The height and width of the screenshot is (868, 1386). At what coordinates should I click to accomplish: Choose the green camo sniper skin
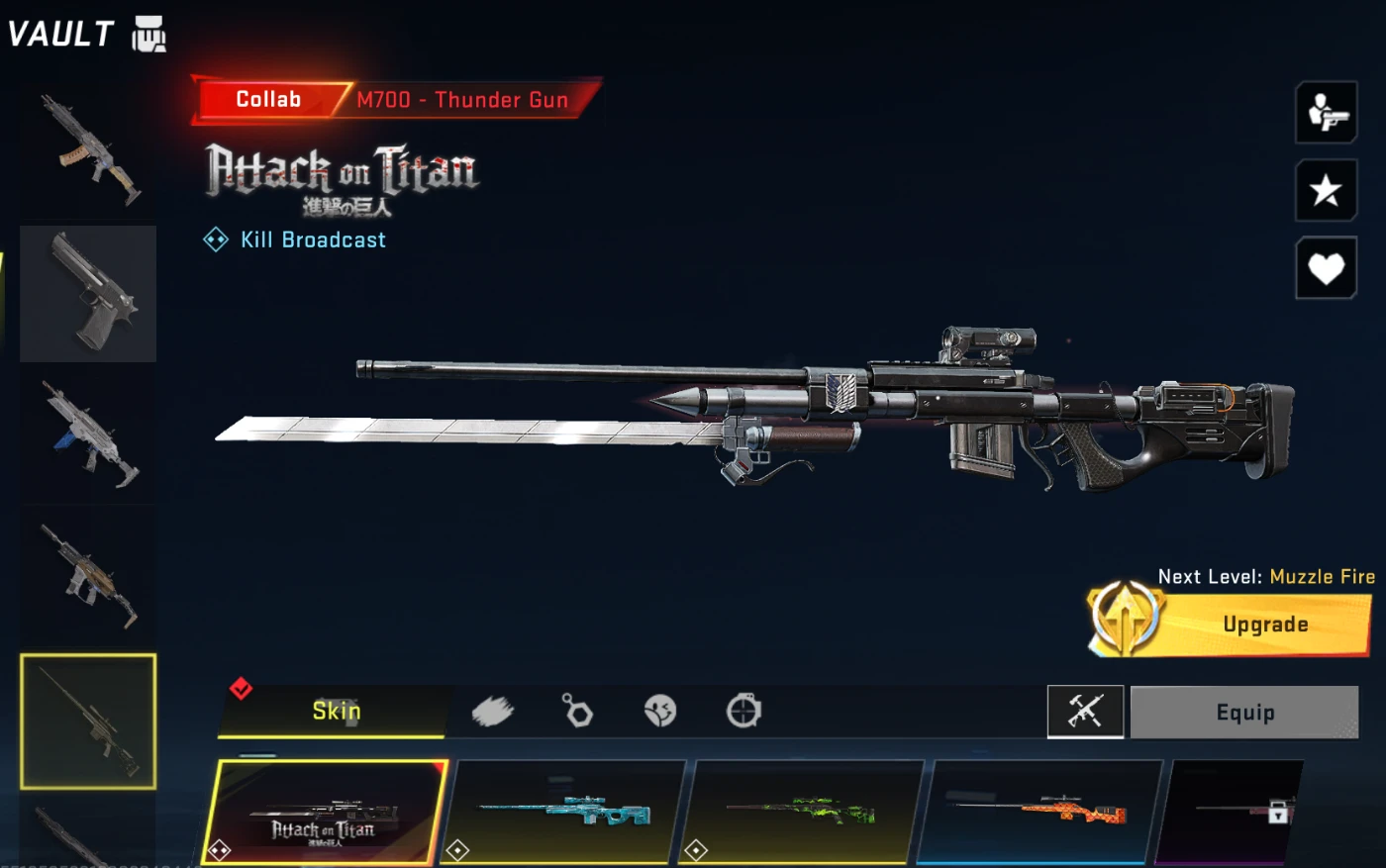click(x=804, y=814)
